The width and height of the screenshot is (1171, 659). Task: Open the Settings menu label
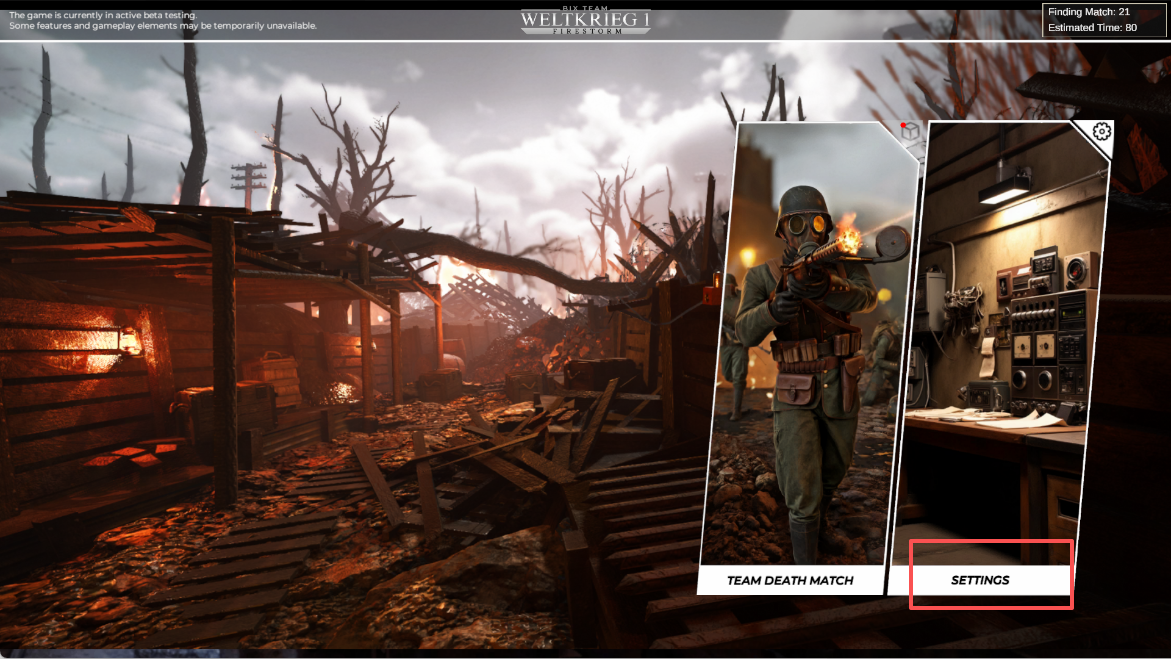(x=980, y=580)
